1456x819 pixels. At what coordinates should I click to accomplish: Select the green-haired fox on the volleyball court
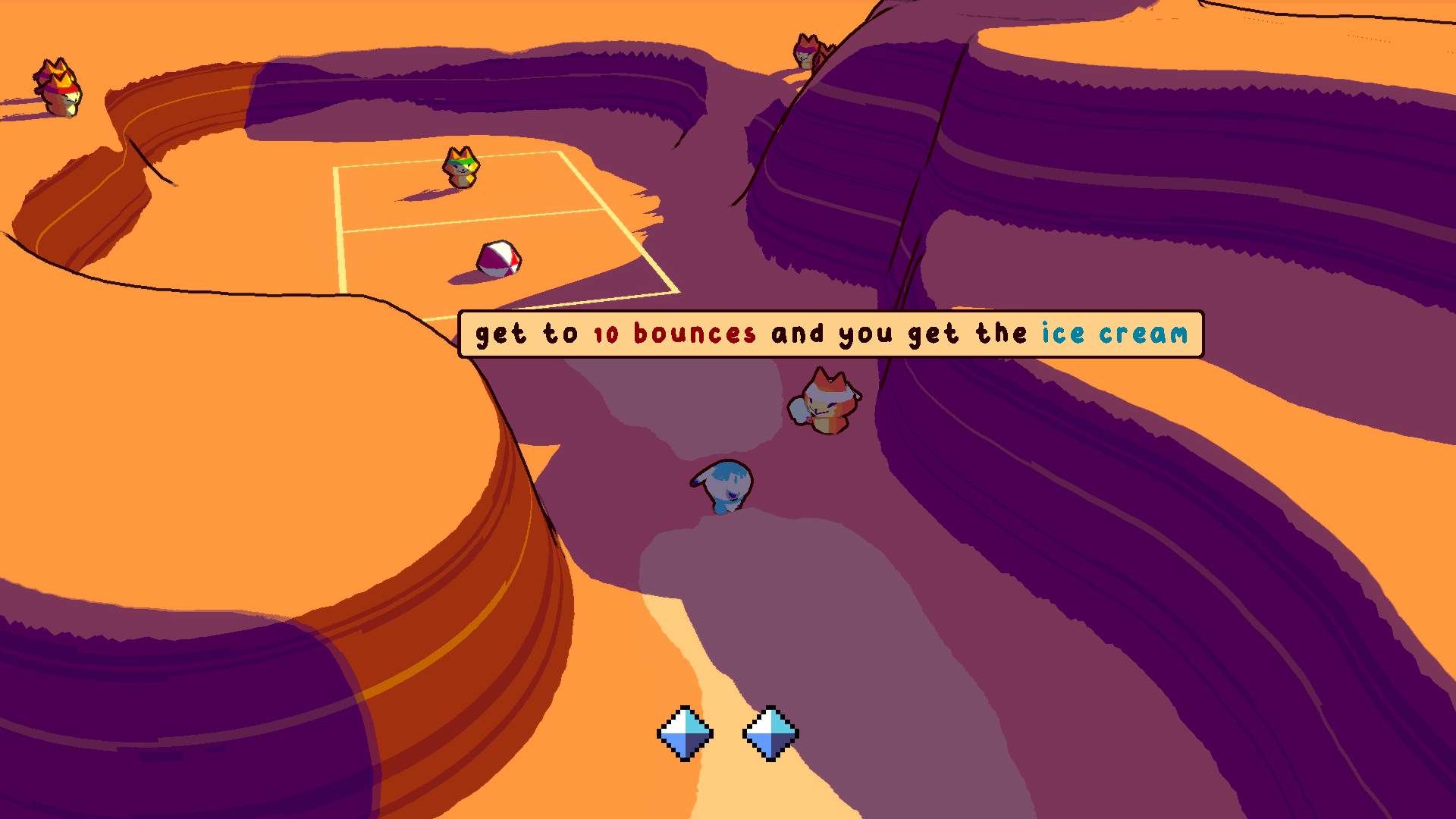tap(461, 165)
